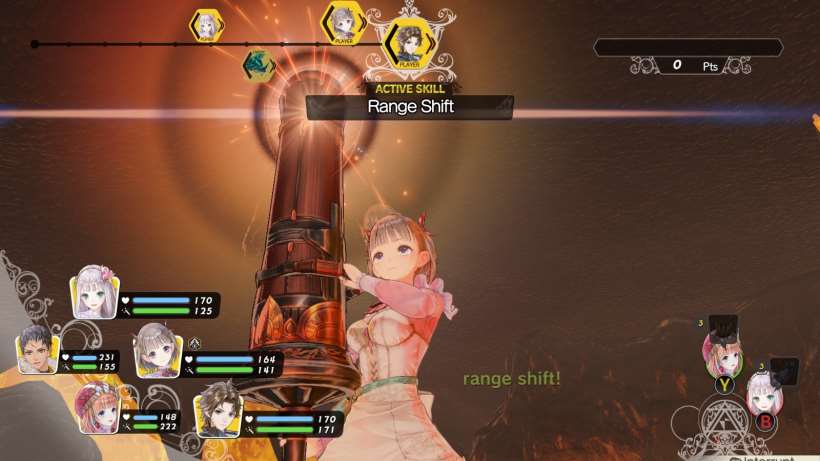This screenshot has height=461, width=820.
Task: Trigger the white-haired girl's interrupt portrait
Action: [x=765, y=393]
